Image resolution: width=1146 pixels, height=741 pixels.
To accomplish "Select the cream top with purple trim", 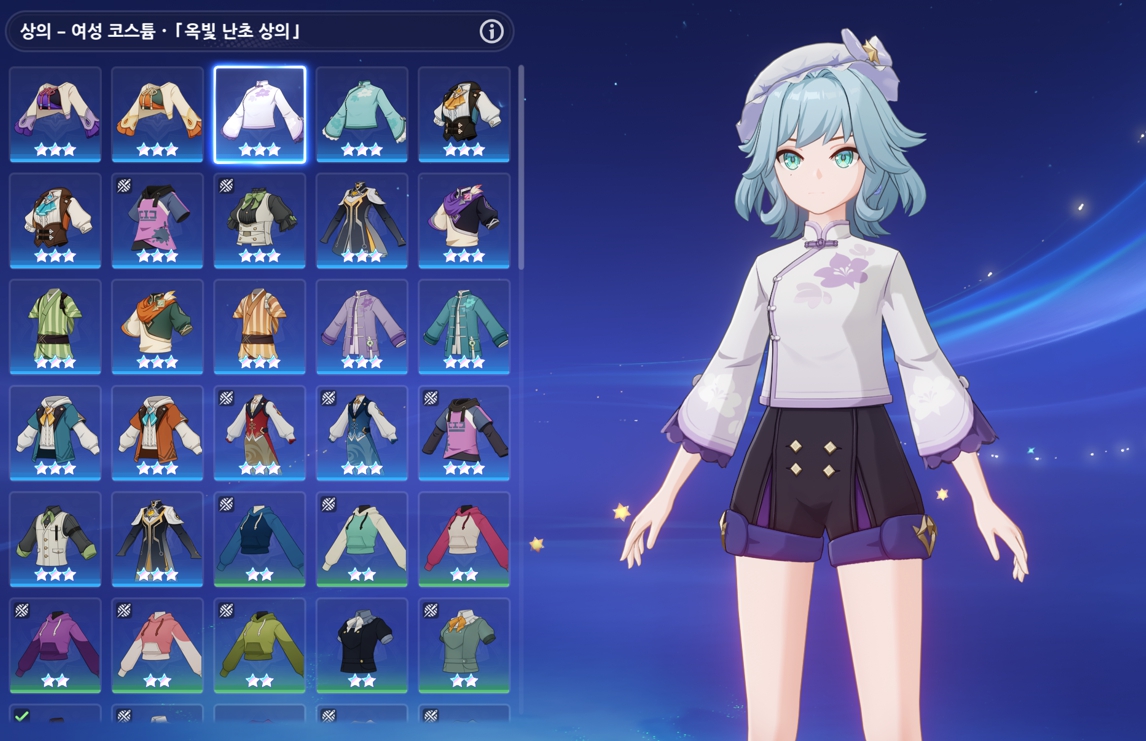I will (55, 114).
